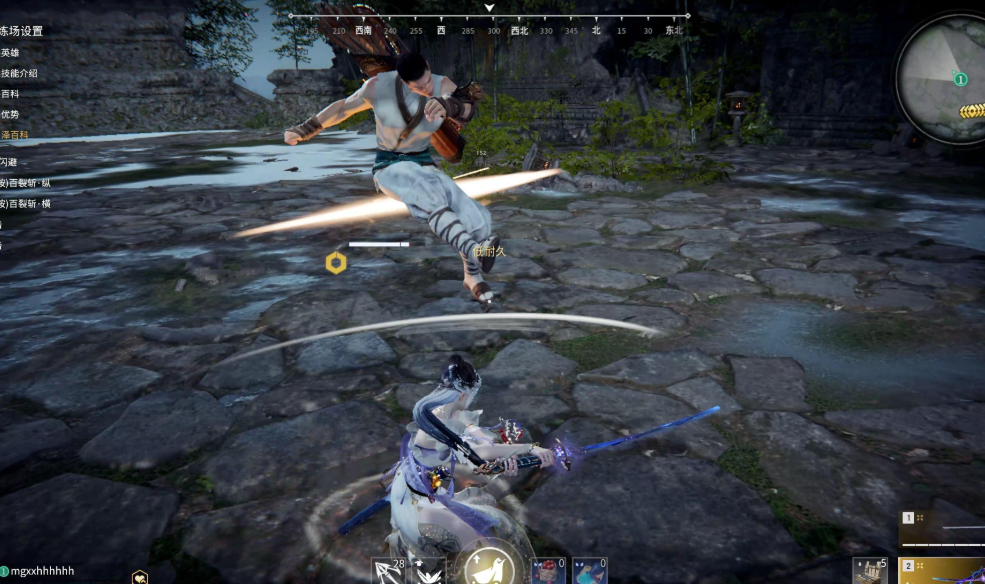Open the 技能介绍 skill introduction entry
This screenshot has width=985, height=584.
point(18,73)
